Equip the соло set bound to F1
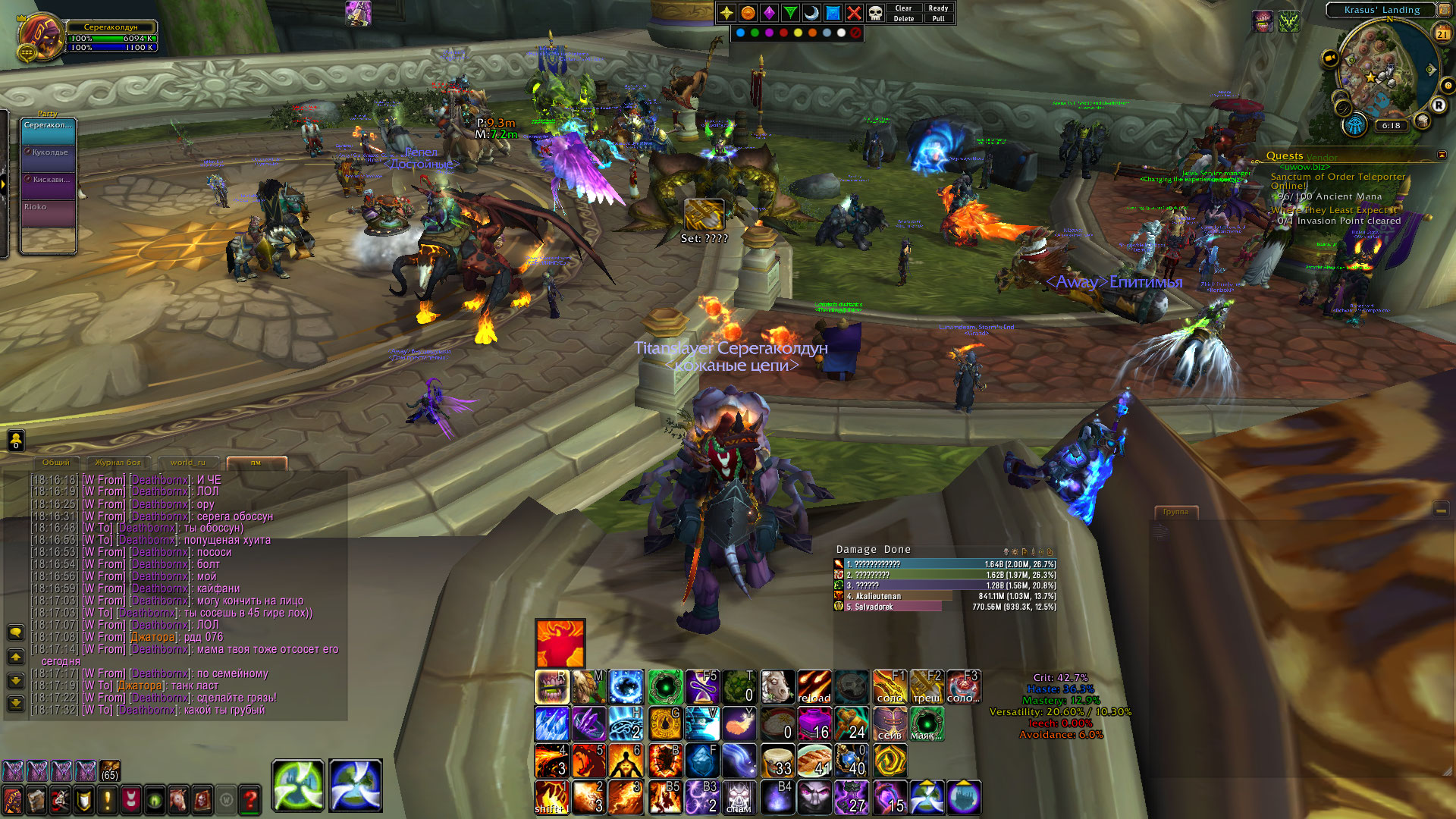The image size is (1456, 819). click(x=889, y=687)
